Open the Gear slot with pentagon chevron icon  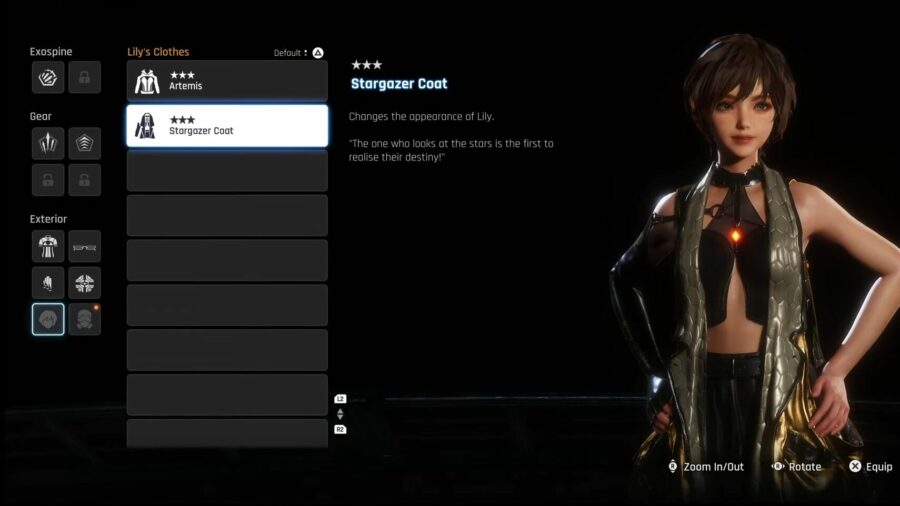point(84,144)
